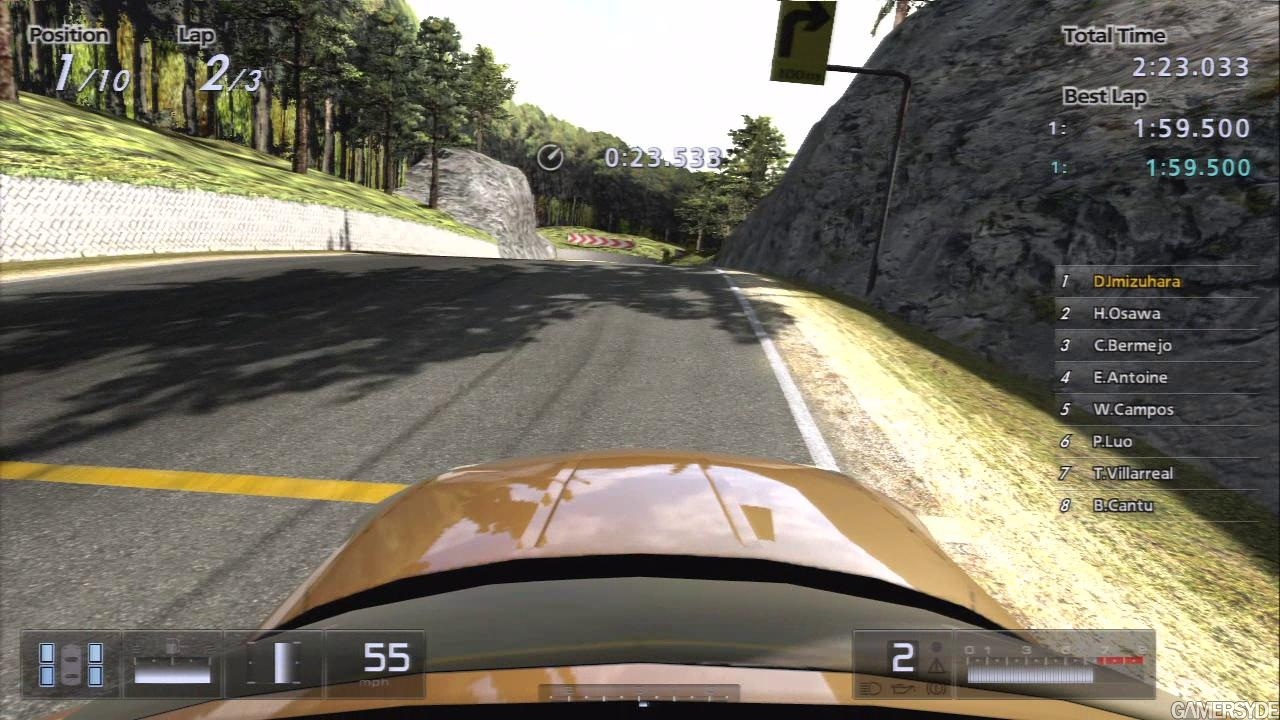Image resolution: width=1280 pixels, height=720 pixels.
Task: Choose H.Osawa's row in the leaderboard
Action: 1126,313
